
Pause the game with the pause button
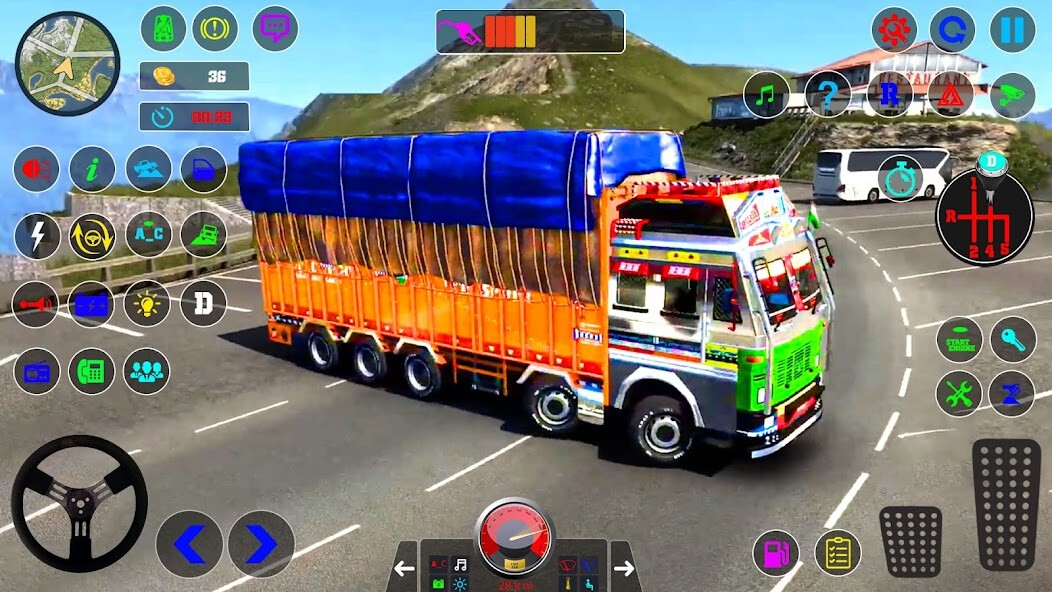[x=1012, y=30]
